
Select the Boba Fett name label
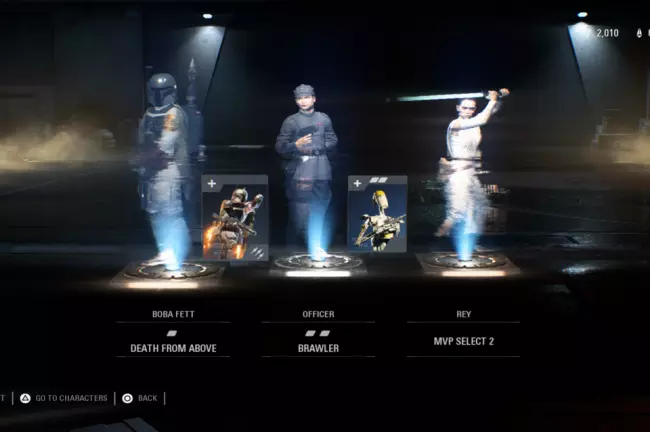point(173,314)
